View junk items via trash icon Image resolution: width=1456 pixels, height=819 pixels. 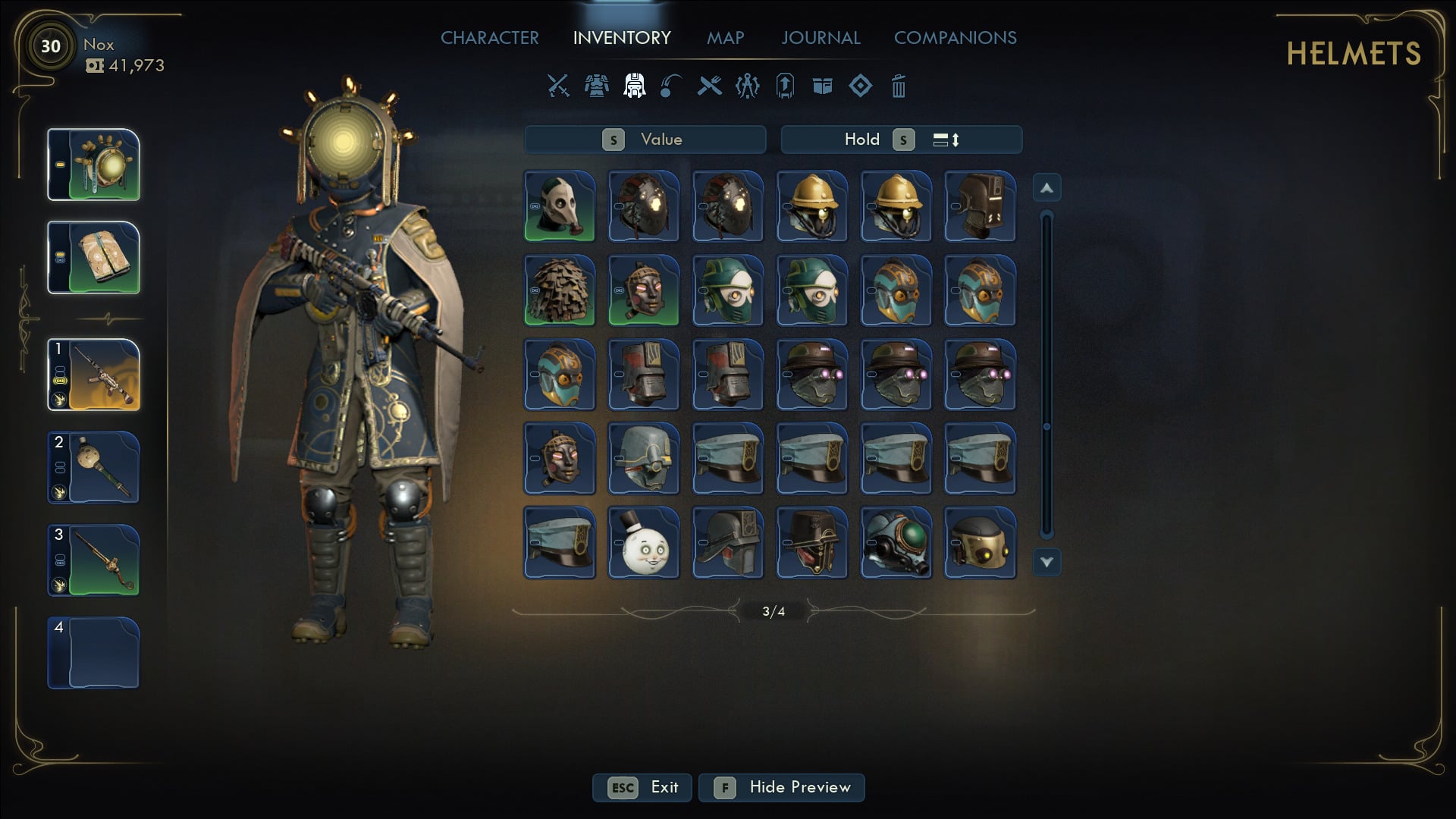[x=899, y=86]
